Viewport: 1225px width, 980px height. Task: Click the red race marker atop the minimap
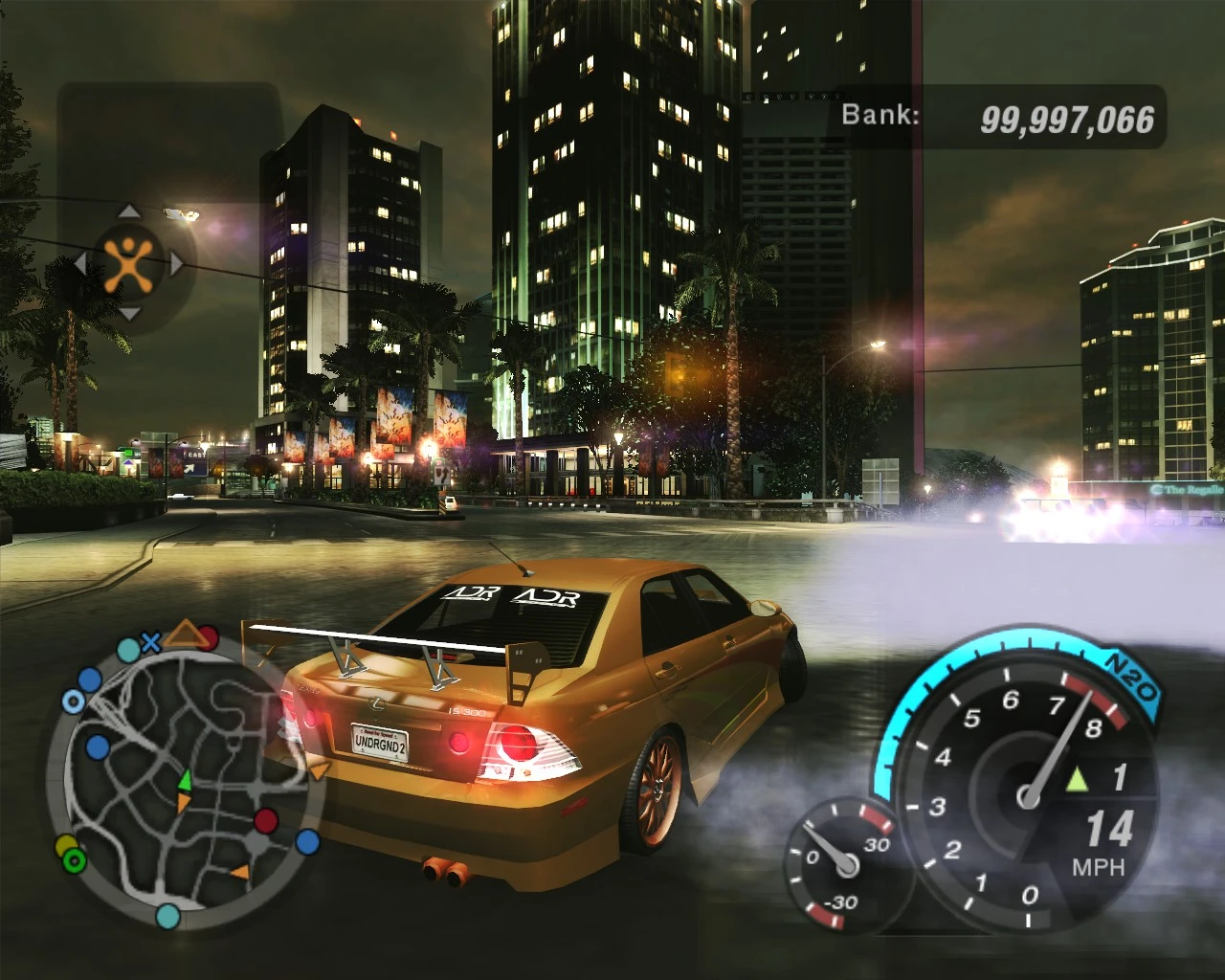point(207,636)
